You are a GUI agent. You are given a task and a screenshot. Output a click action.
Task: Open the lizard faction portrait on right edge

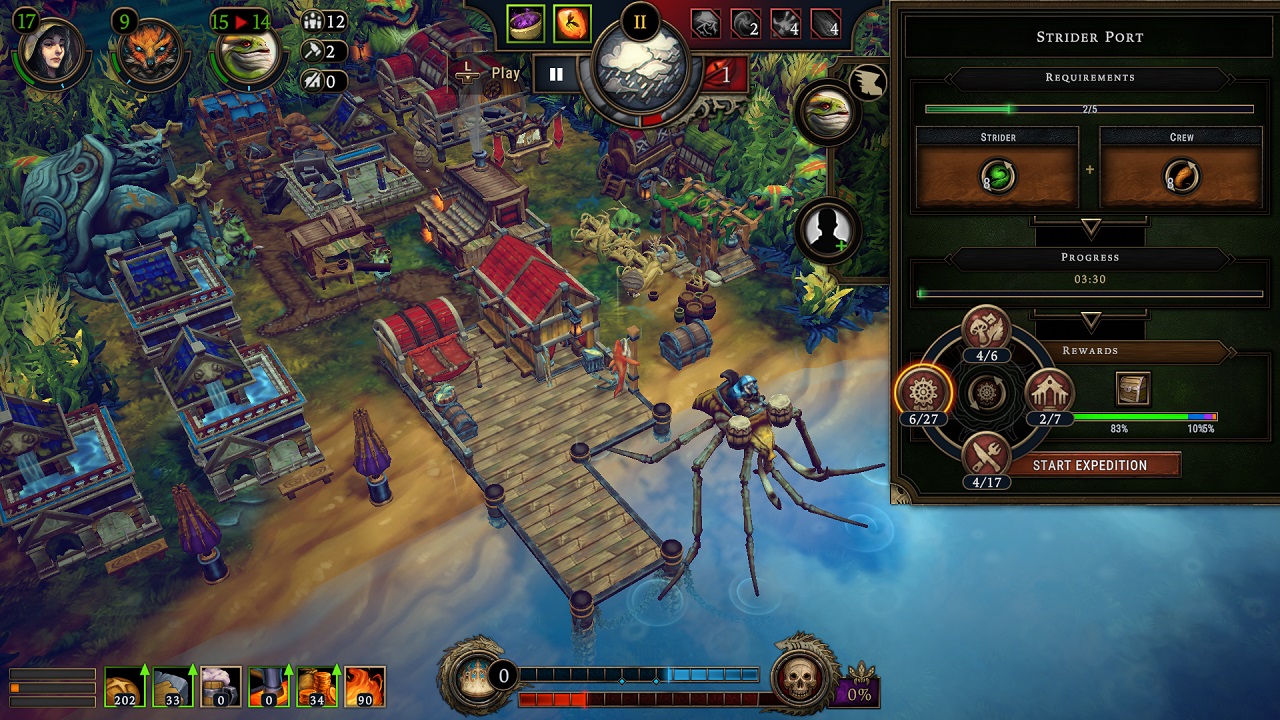click(x=830, y=110)
